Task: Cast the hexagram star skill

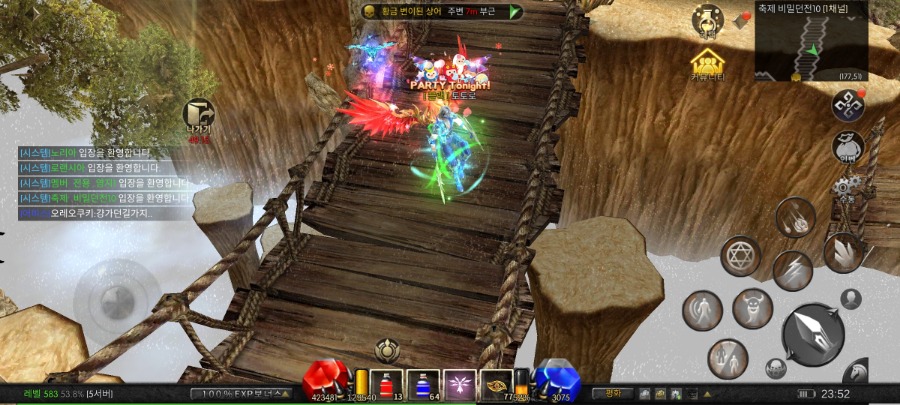Action: 742,256
